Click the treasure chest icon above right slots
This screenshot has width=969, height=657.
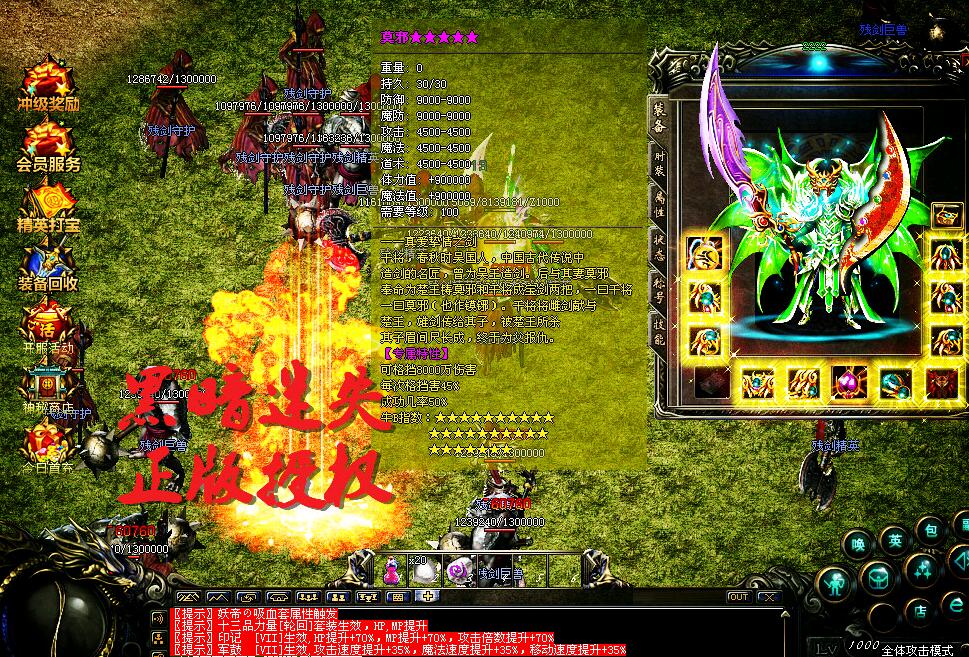946,215
